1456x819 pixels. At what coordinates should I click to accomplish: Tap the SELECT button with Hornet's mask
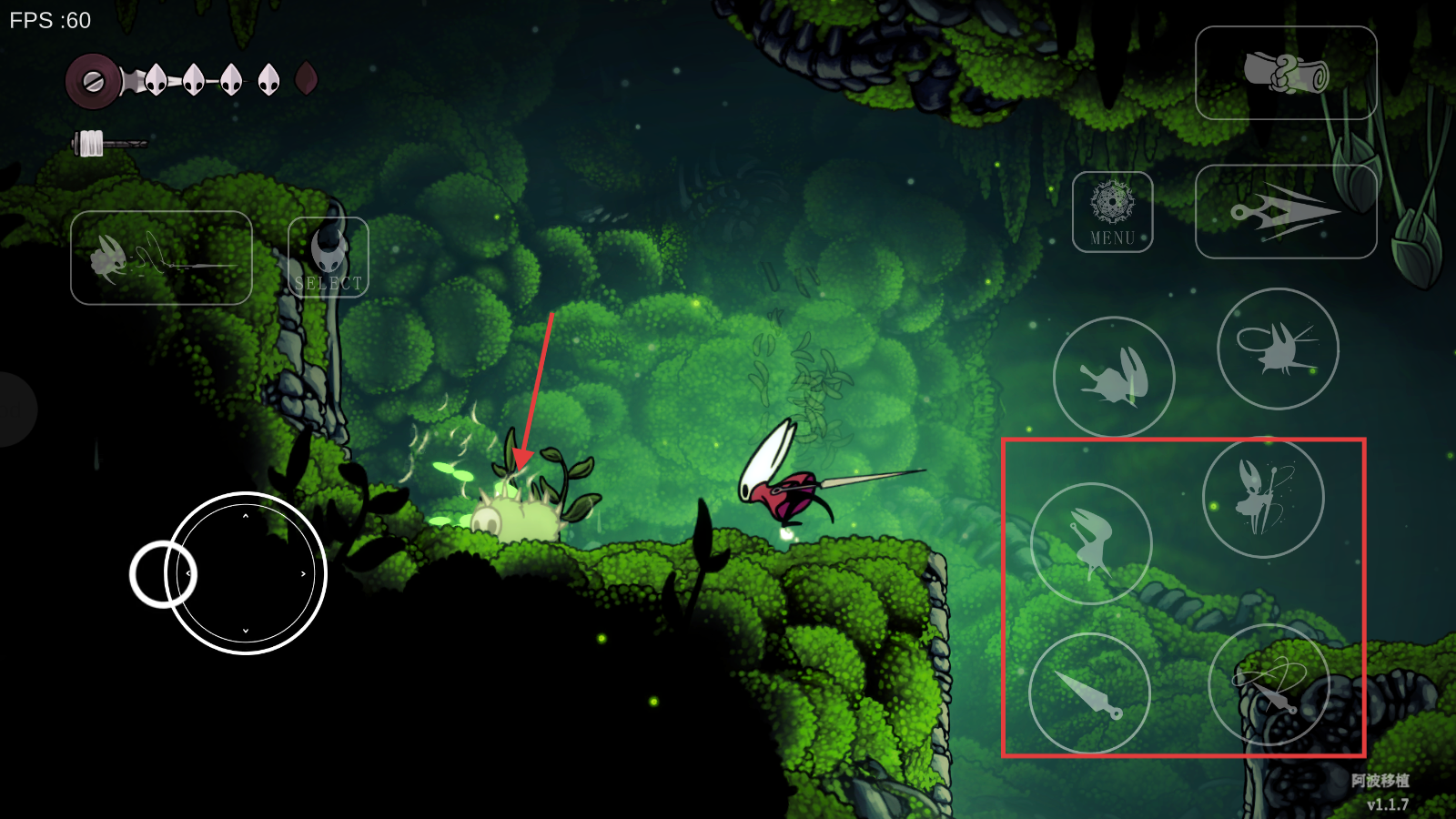click(329, 258)
